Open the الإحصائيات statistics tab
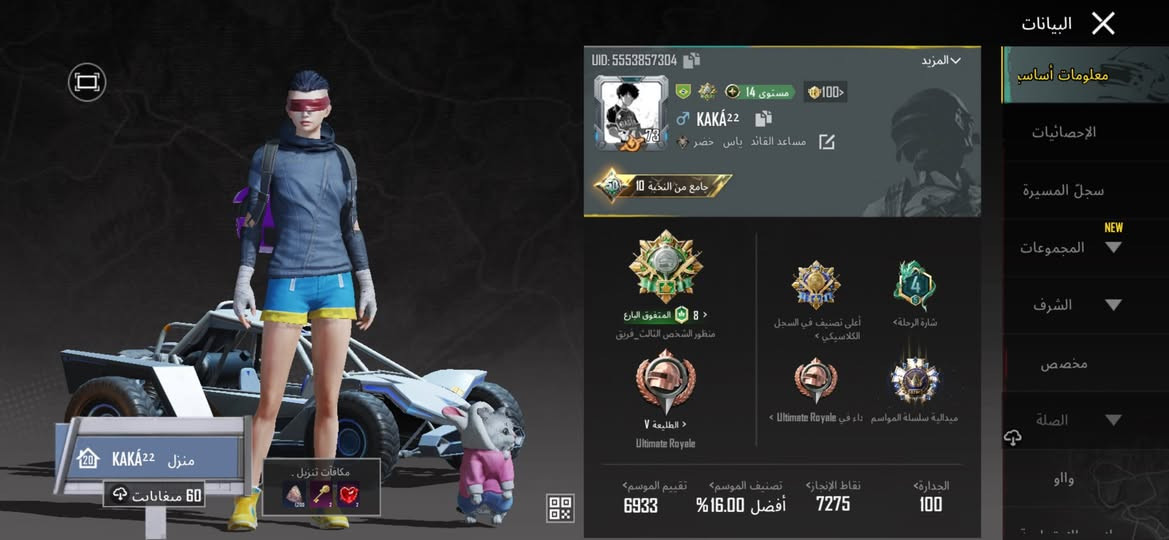The image size is (1169, 540). click(1063, 132)
